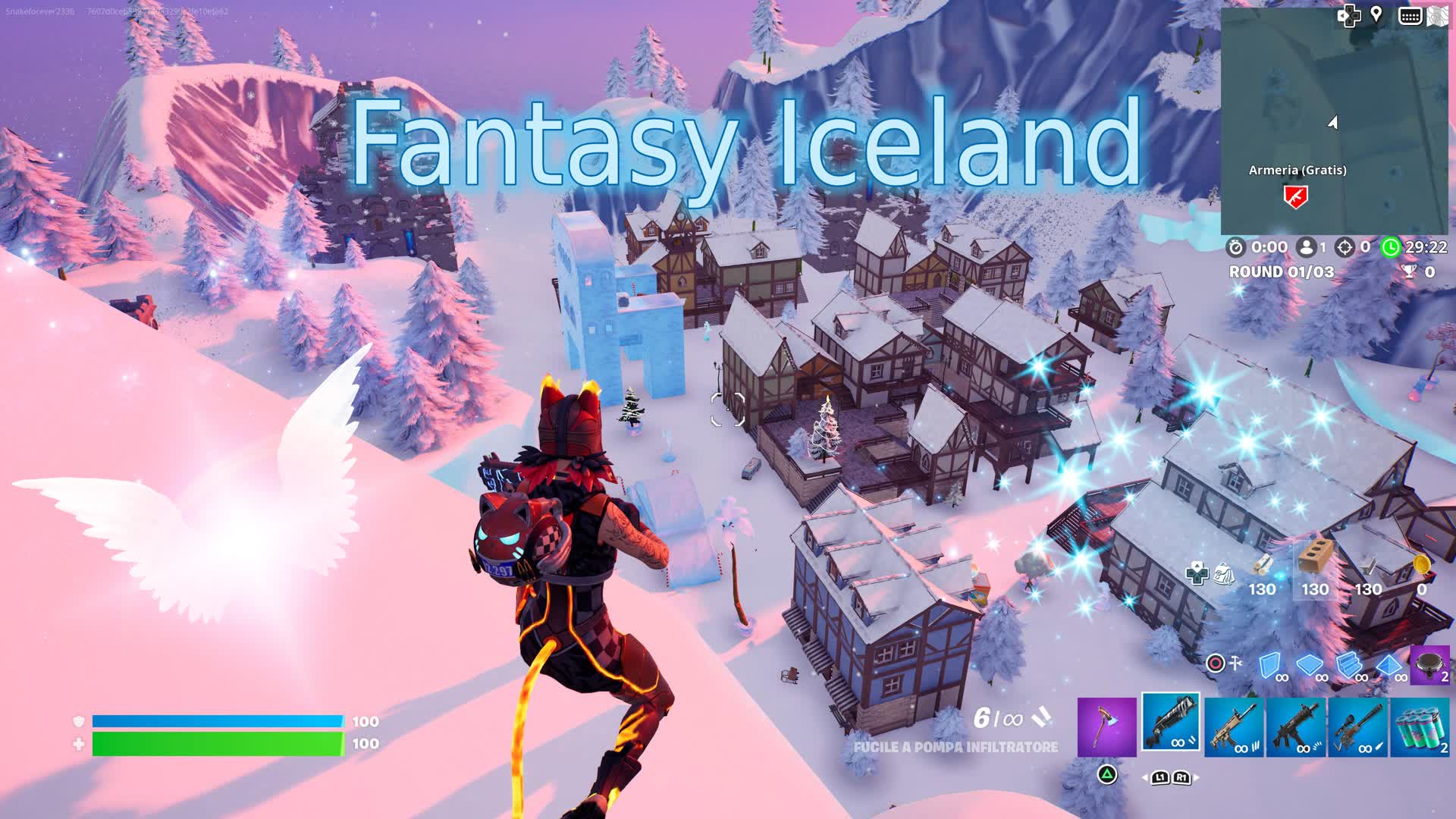This screenshot has width=1456, height=819.
Task: Click the location pin icon above the minimap
Action: 1376,14
